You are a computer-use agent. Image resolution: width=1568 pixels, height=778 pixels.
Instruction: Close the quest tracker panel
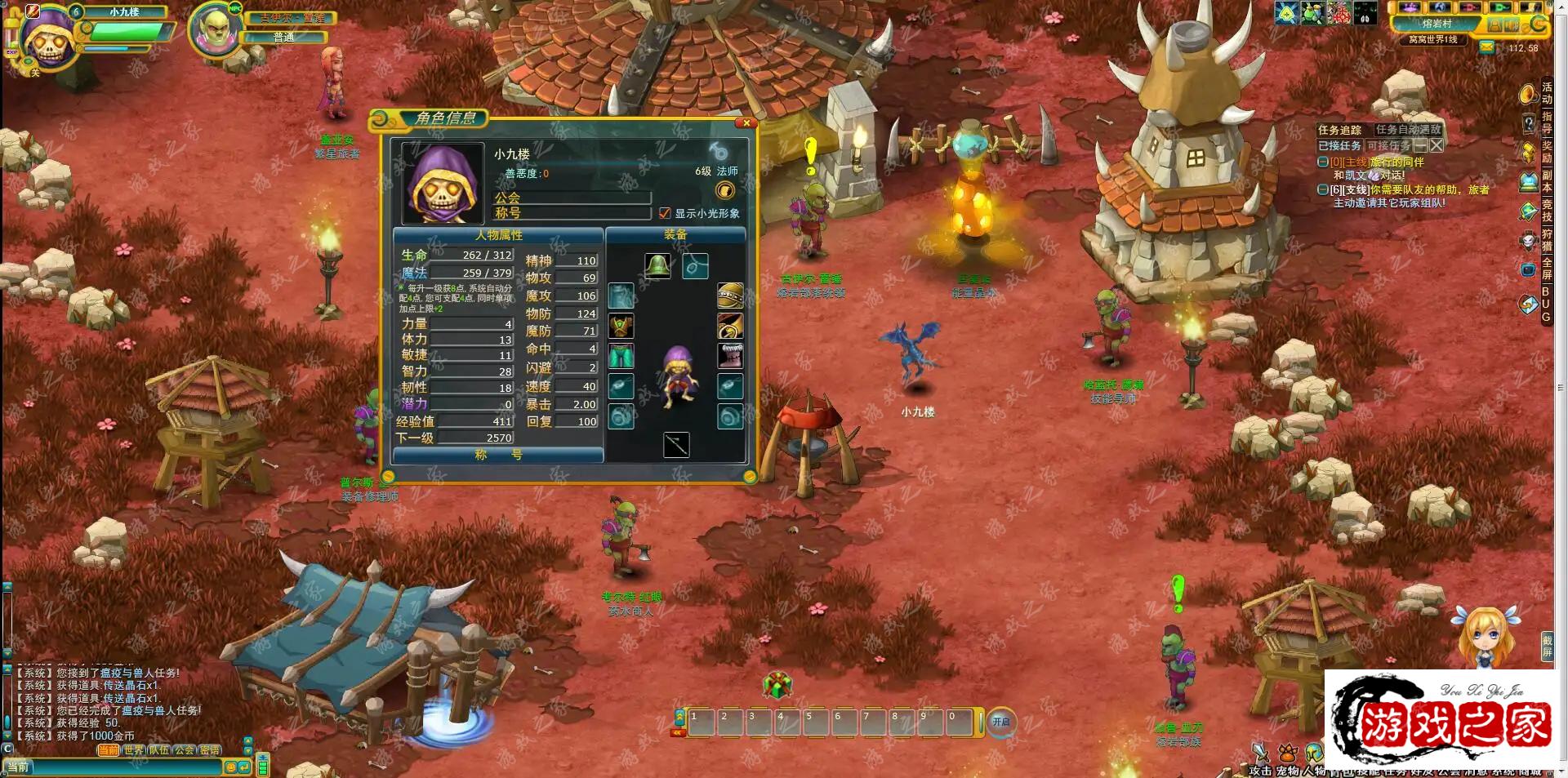coord(1437,145)
